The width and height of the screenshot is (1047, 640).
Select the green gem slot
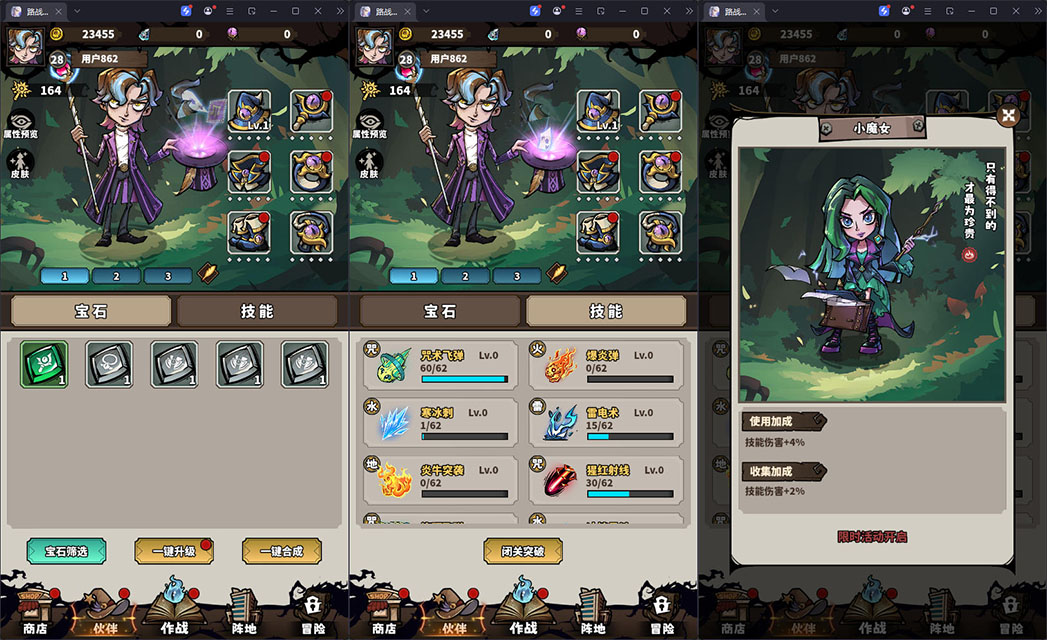(x=45, y=364)
